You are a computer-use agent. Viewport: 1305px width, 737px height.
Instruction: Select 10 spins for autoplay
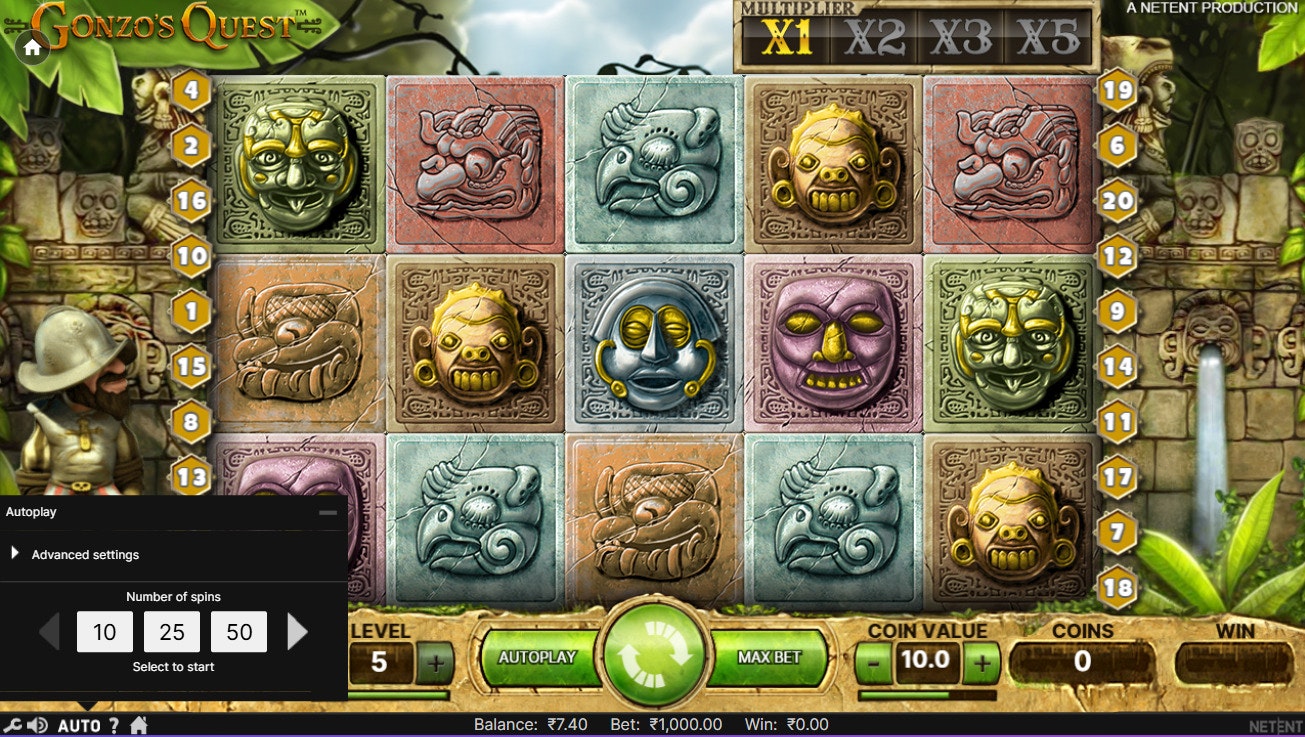pyautogui.click(x=104, y=632)
